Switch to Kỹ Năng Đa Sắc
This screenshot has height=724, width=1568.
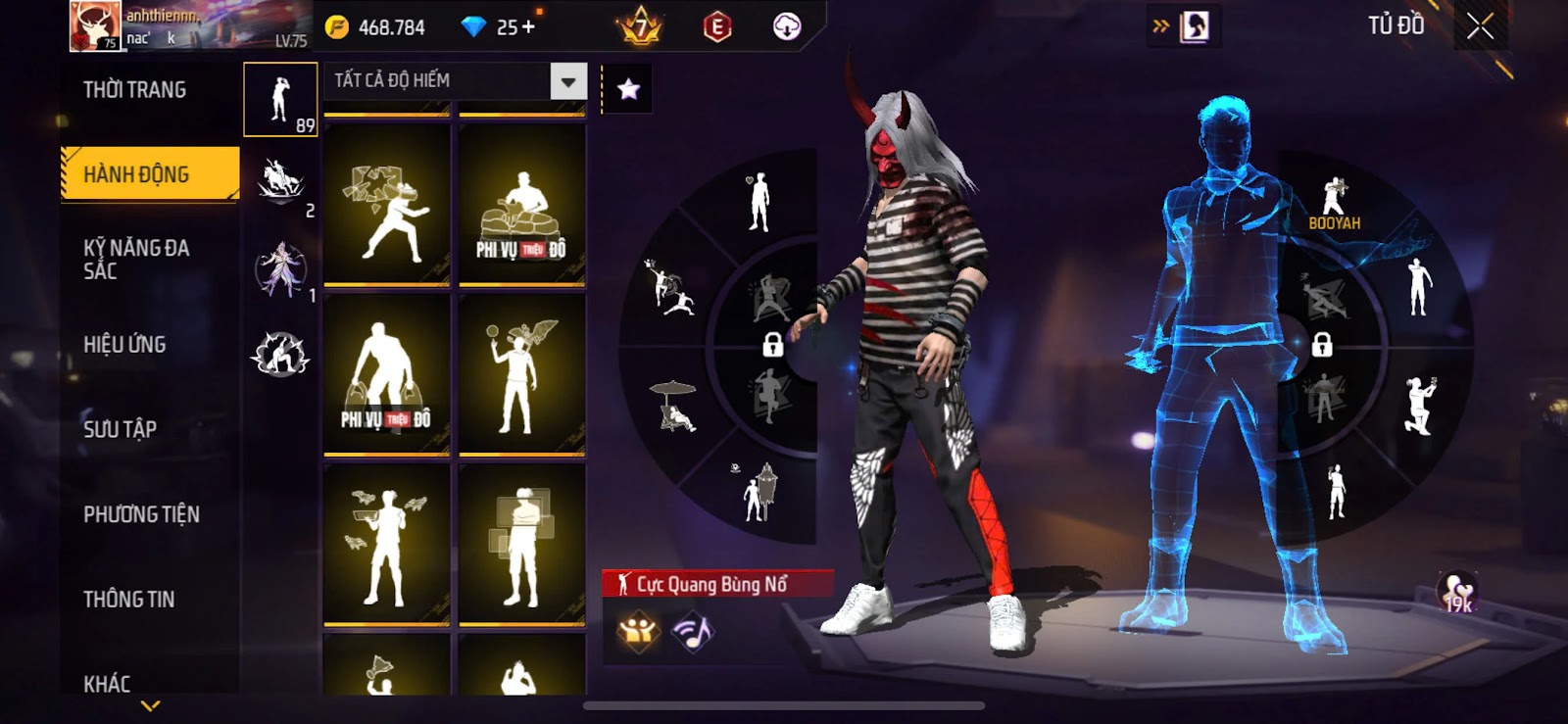pos(137,259)
